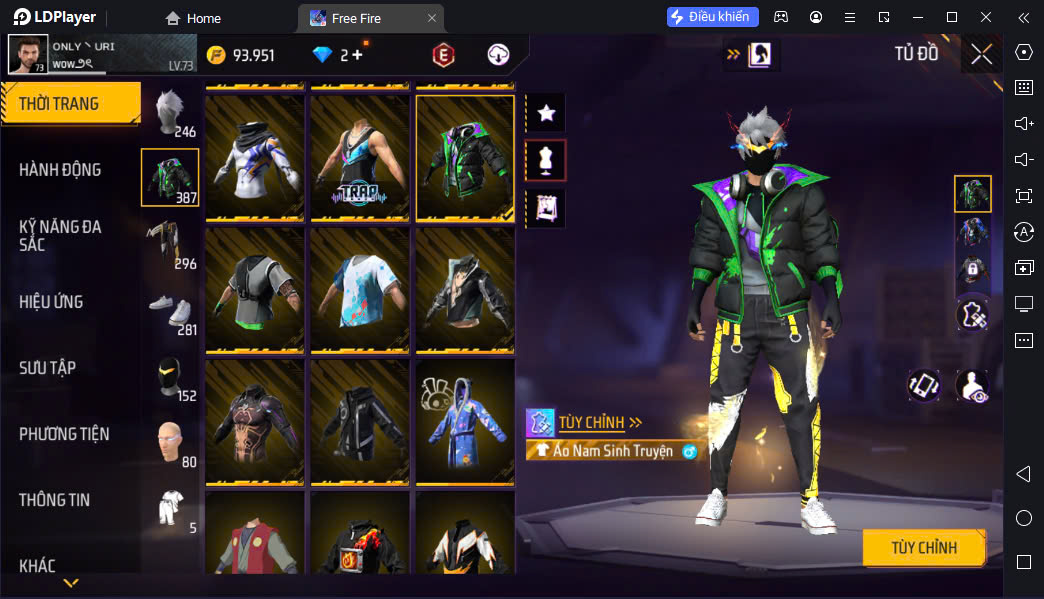The image size is (1044, 599).
Task: Pick the blue hooded bunny robe
Action: point(465,422)
